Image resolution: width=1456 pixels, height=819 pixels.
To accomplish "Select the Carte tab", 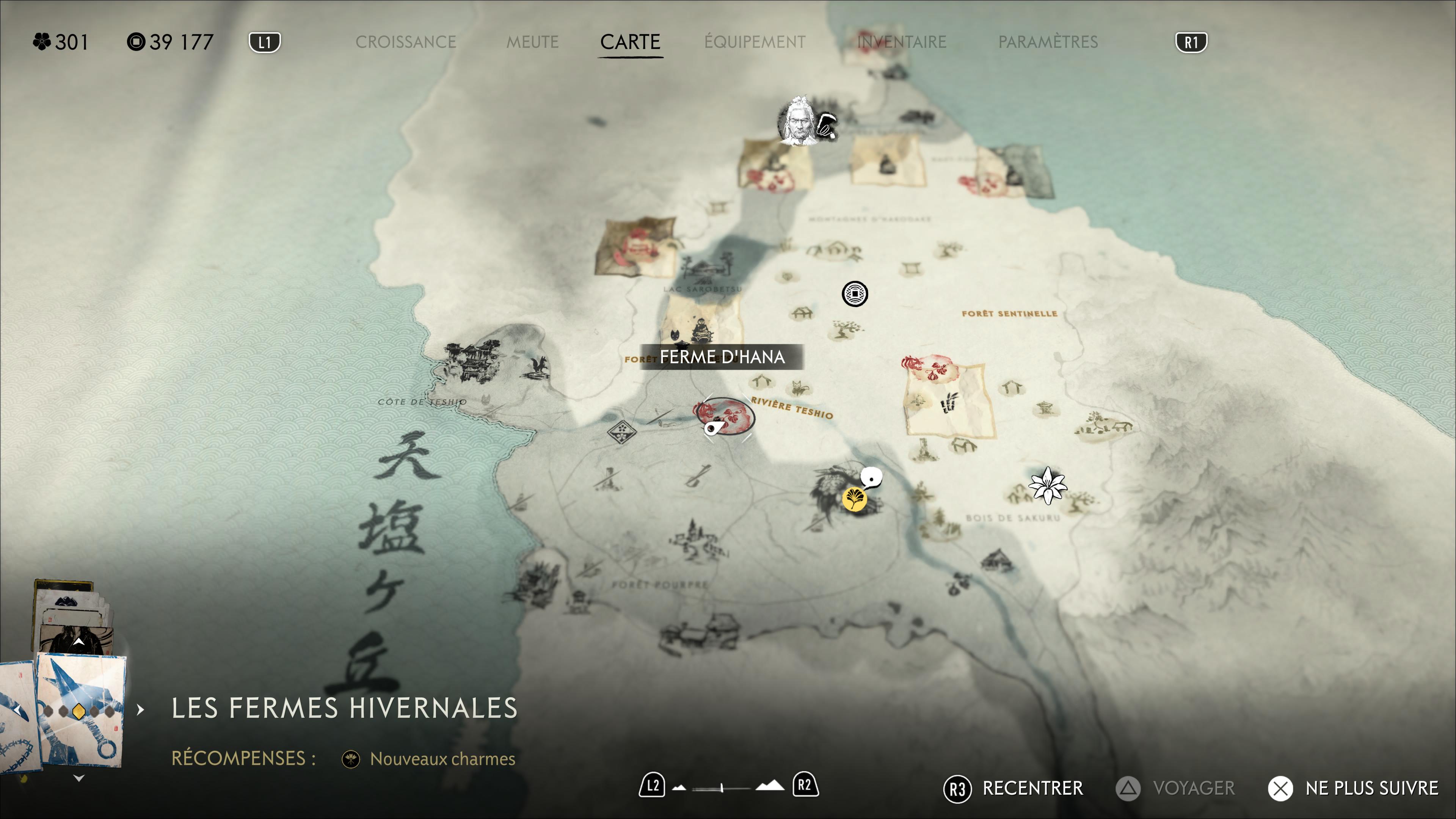I will click(x=630, y=42).
